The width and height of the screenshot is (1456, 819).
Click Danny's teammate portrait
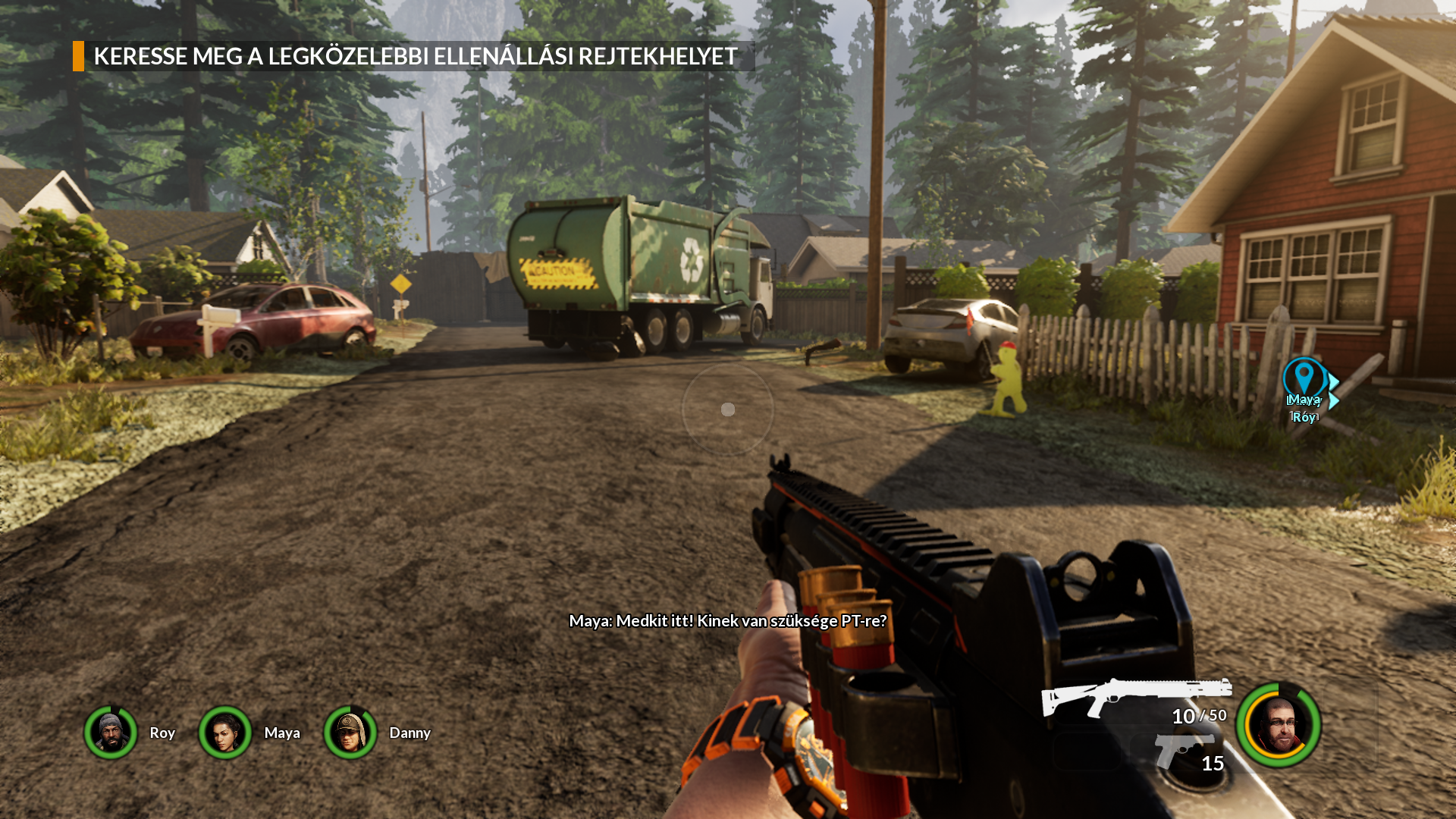coord(350,733)
